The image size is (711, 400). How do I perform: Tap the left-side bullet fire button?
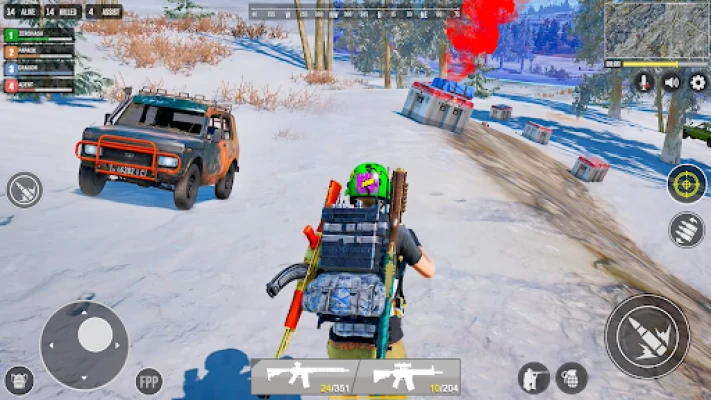[x=24, y=190]
